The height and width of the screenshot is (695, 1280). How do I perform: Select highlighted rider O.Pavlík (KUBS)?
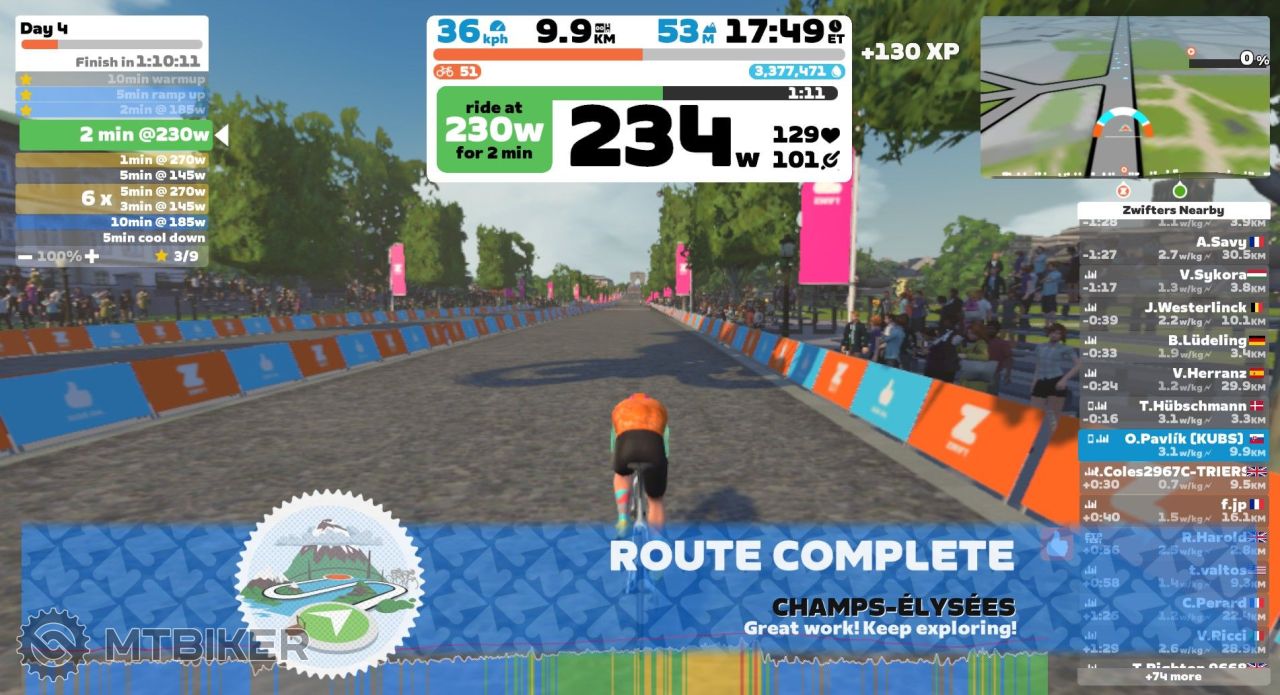[1173, 445]
